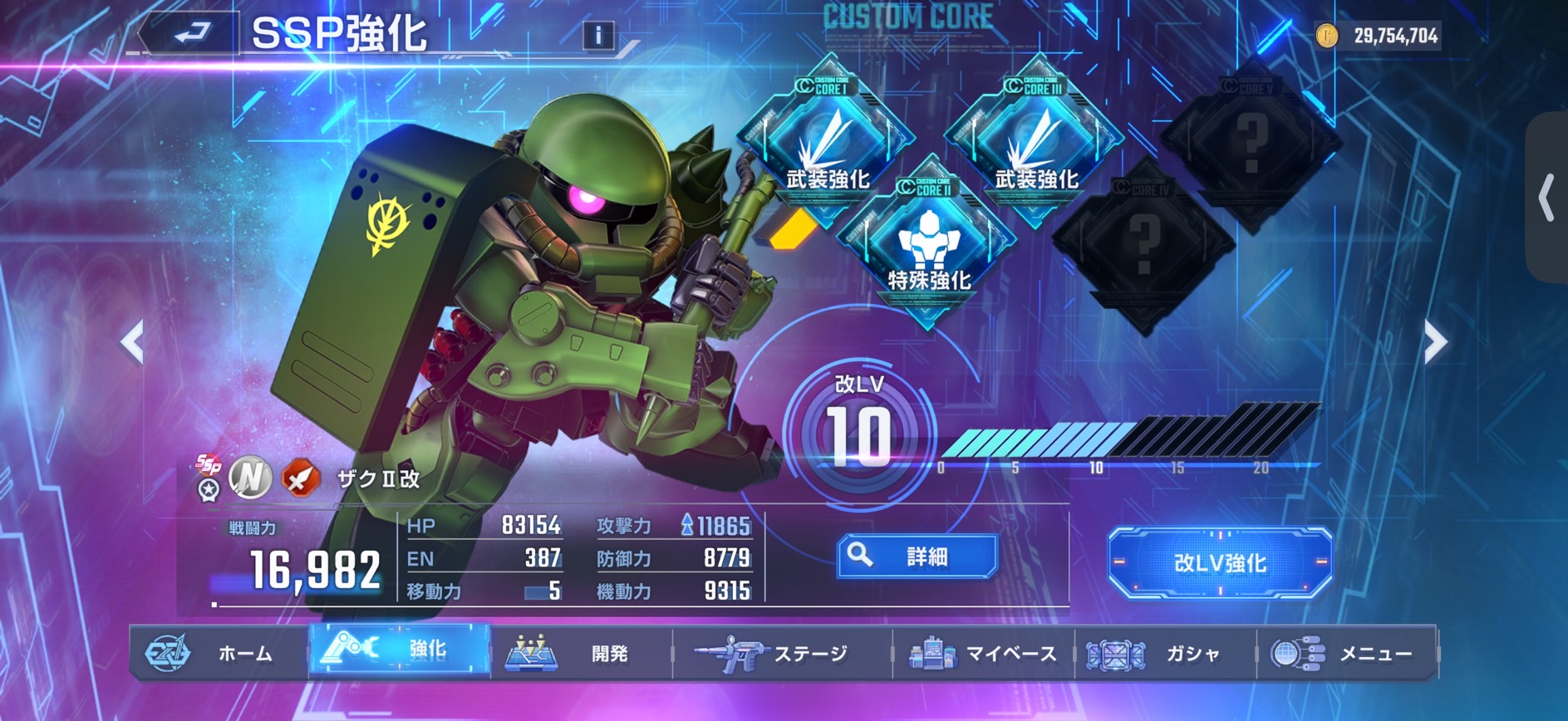Tap the gold coin currency icon

click(1327, 36)
